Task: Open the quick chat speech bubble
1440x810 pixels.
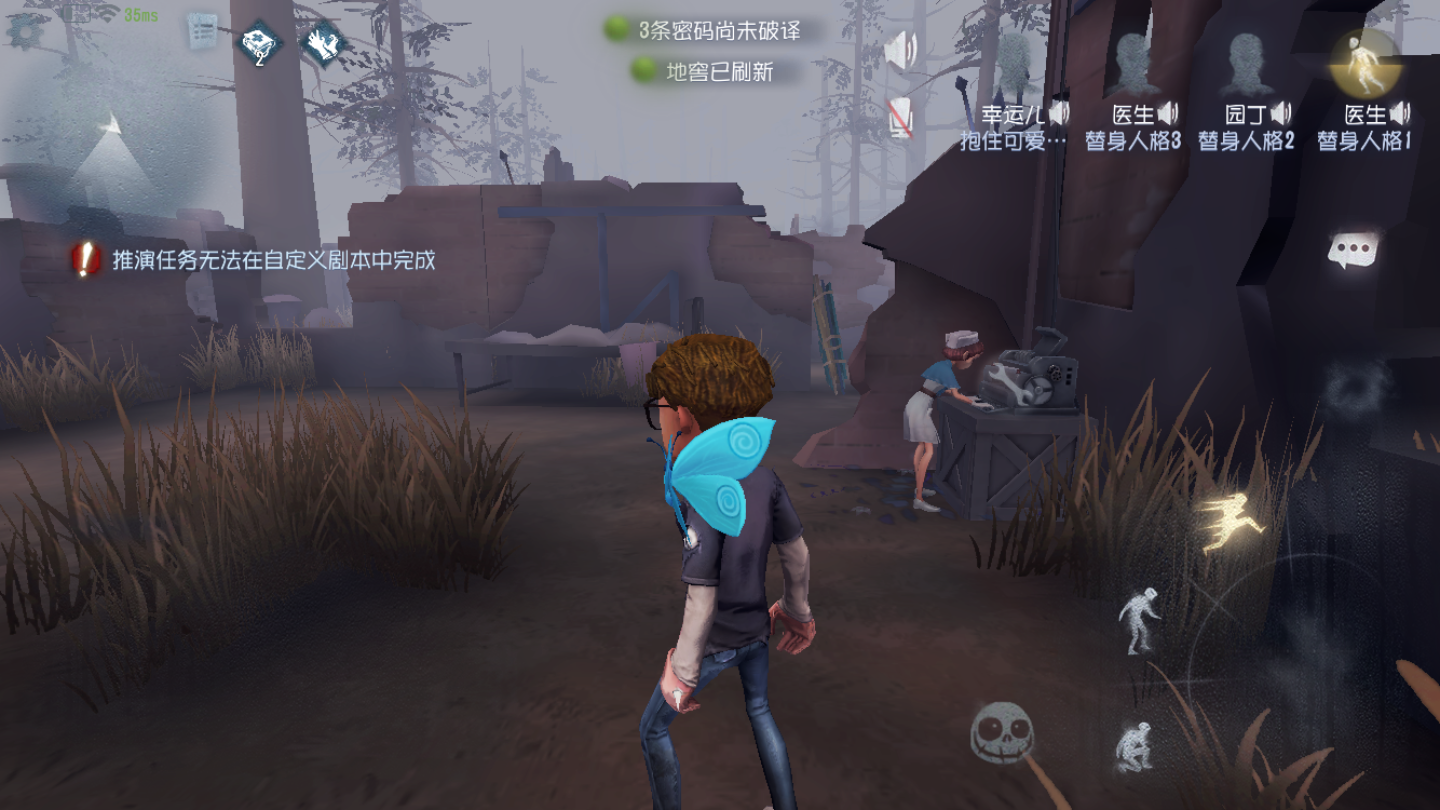Action: (1353, 250)
